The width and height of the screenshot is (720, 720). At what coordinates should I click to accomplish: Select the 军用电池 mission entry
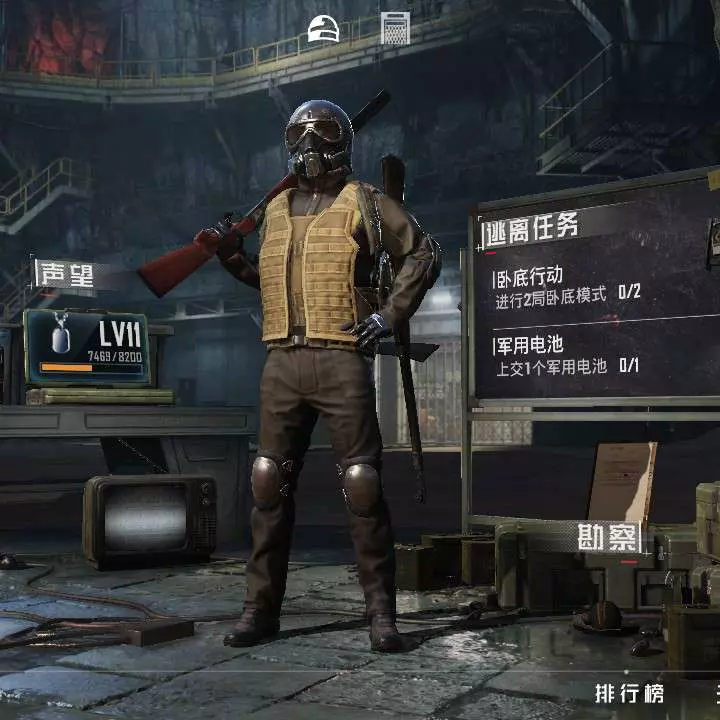point(566,356)
